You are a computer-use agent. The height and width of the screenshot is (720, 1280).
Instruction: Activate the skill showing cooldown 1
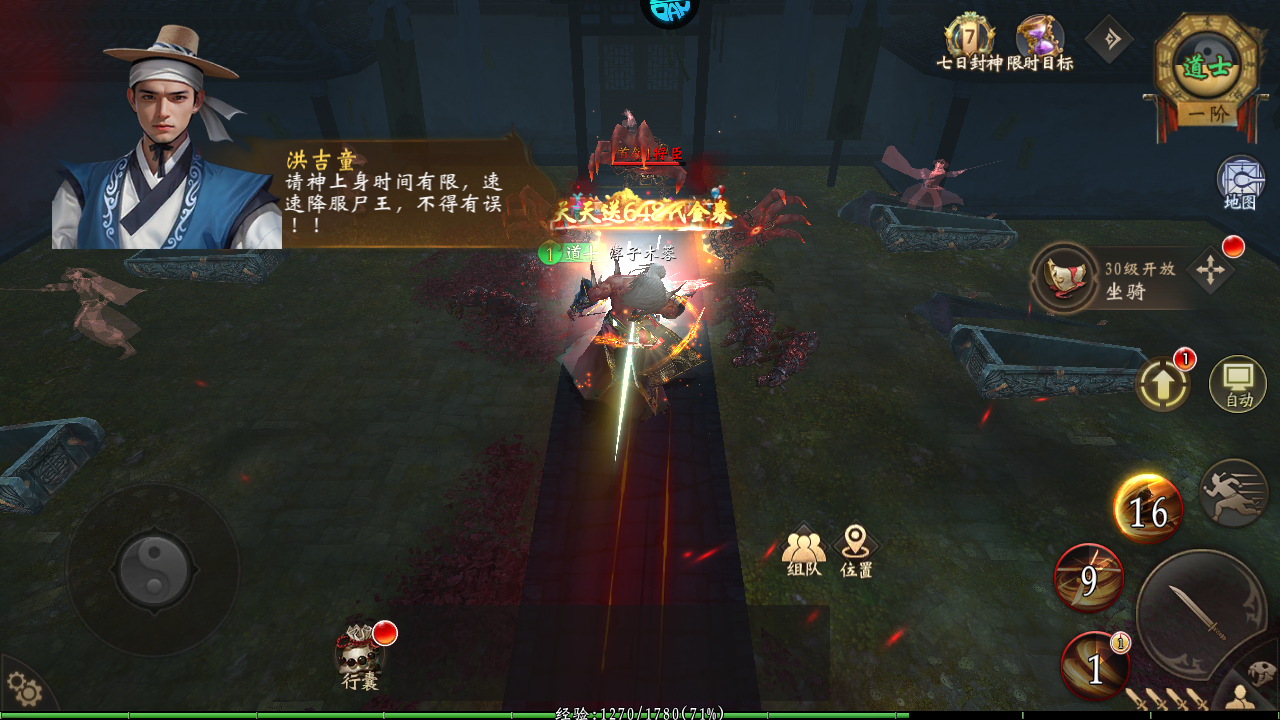1095,667
